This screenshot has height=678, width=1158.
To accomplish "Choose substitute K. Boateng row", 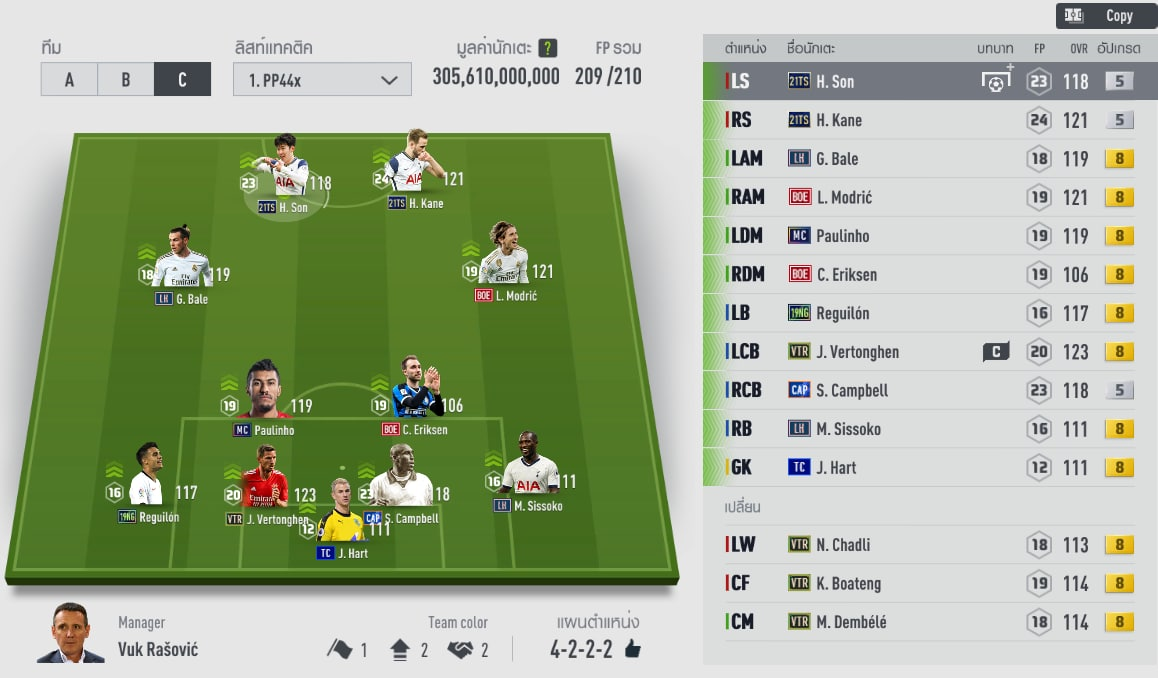I will [x=930, y=583].
